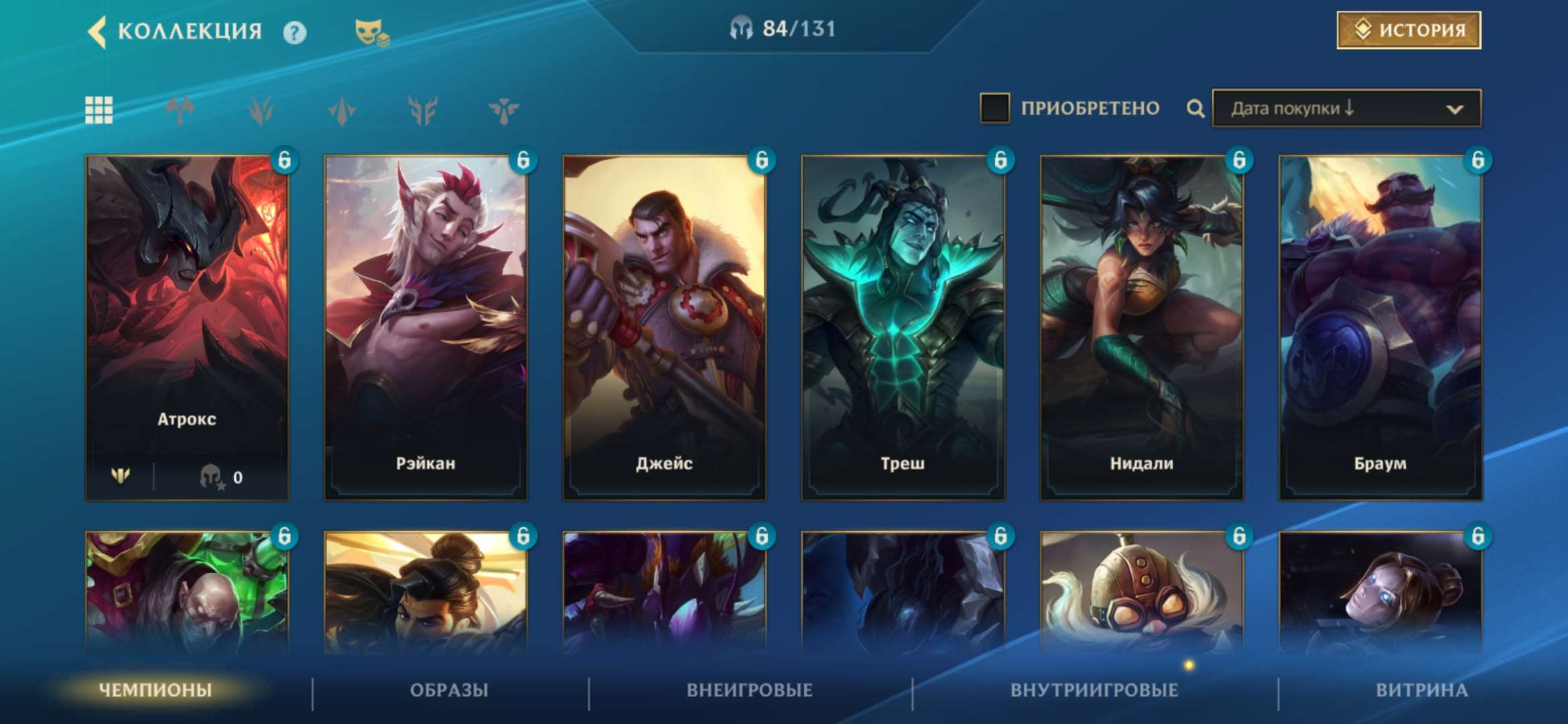The height and width of the screenshot is (724, 1568).
Task: Select the assassin claws role filter icon
Action: pyautogui.click(x=260, y=109)
